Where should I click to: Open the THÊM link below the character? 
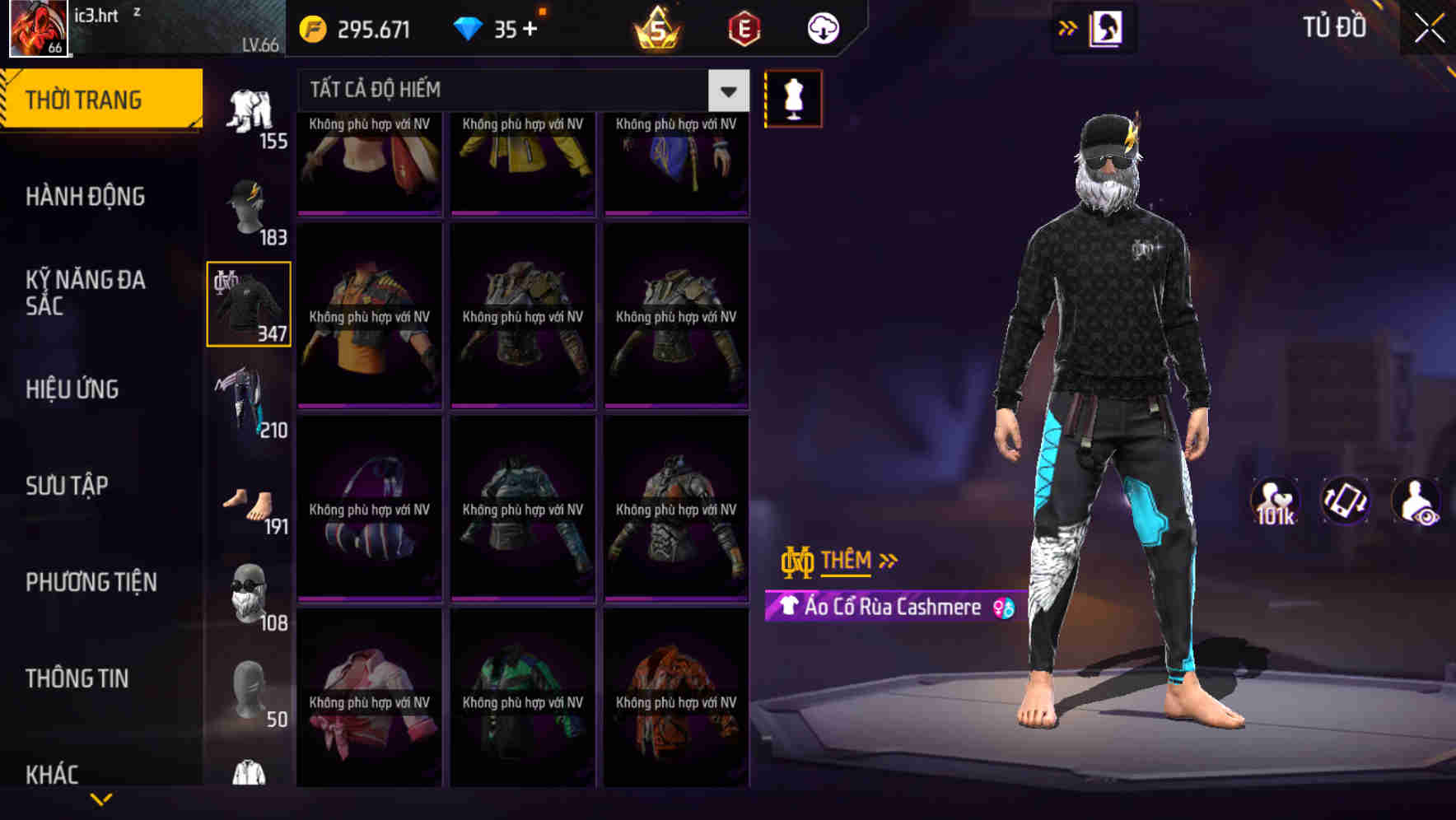(x=848, y=561)
